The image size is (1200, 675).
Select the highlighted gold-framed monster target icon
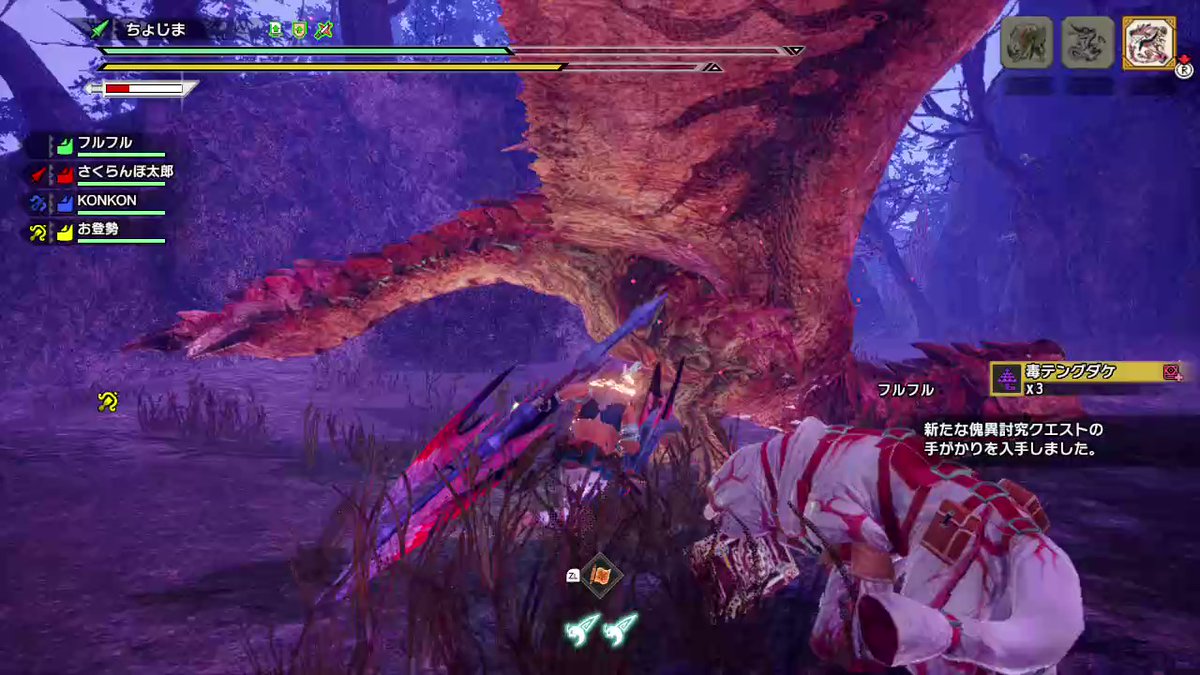[1148, 43]
